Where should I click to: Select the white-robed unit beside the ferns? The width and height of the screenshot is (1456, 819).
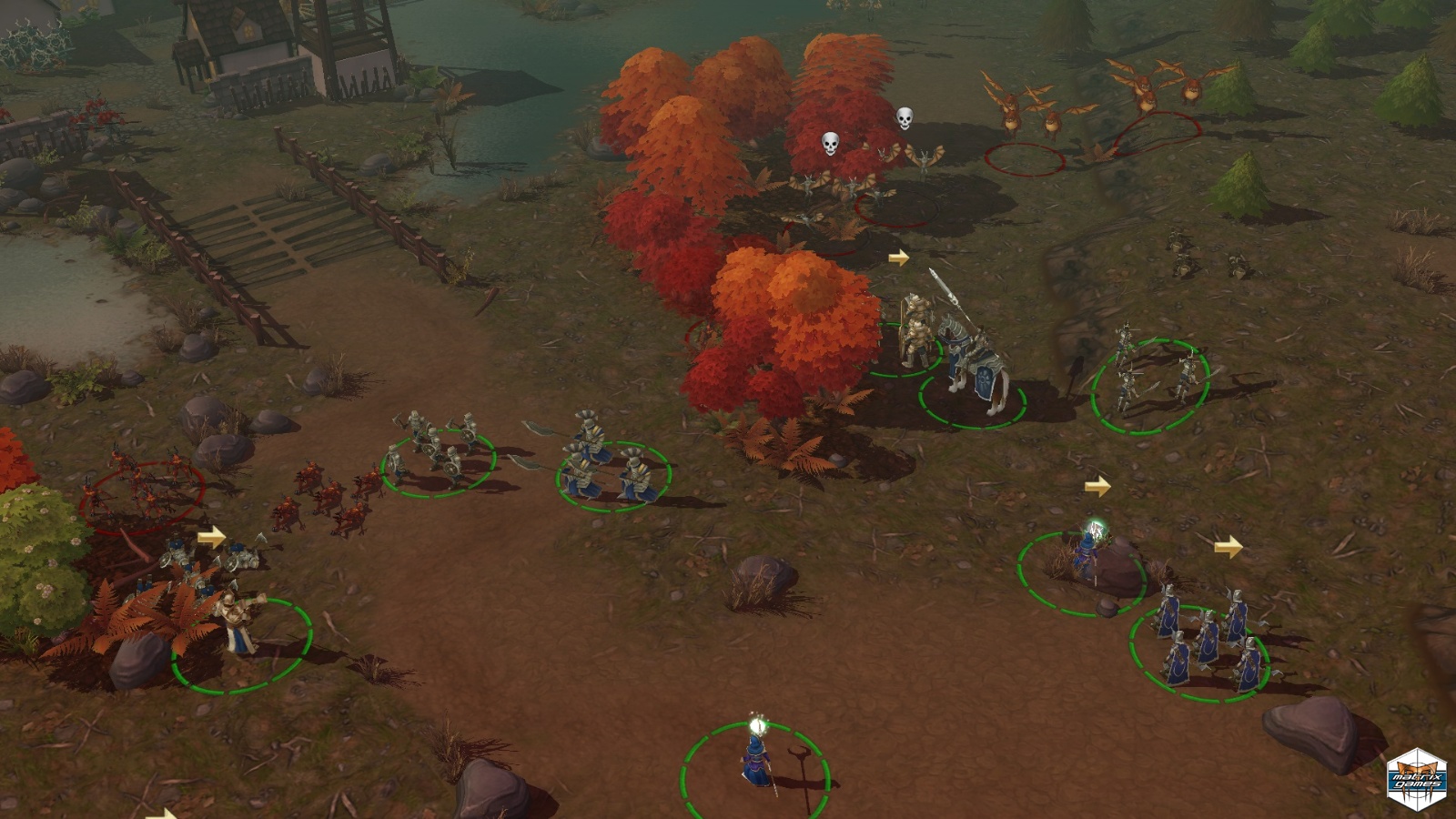tap(238, 622)
